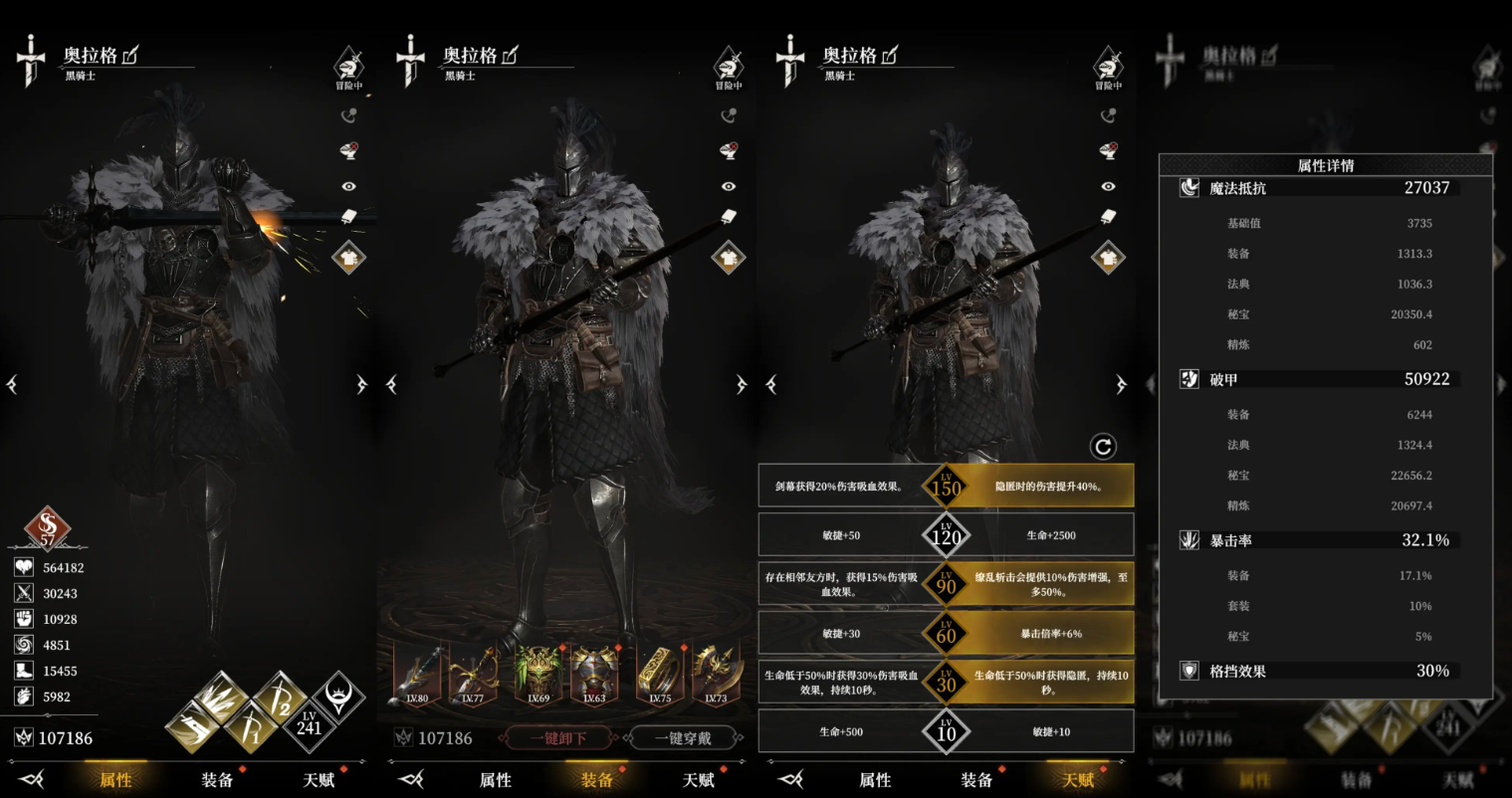Open the codex book icon on sidebar
This screenshot has width=1512, height=798.
click(x=349, y=217)
